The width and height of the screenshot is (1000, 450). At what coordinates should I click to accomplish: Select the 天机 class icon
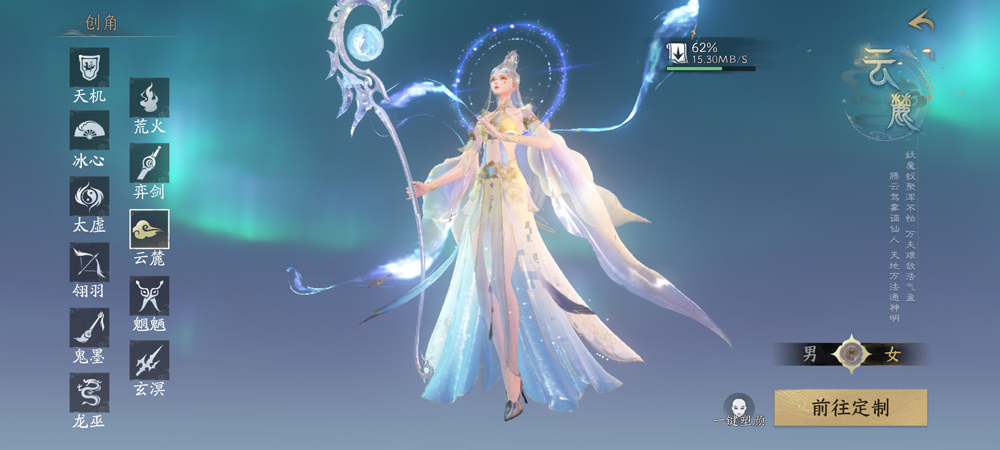(x=89, y=67)
